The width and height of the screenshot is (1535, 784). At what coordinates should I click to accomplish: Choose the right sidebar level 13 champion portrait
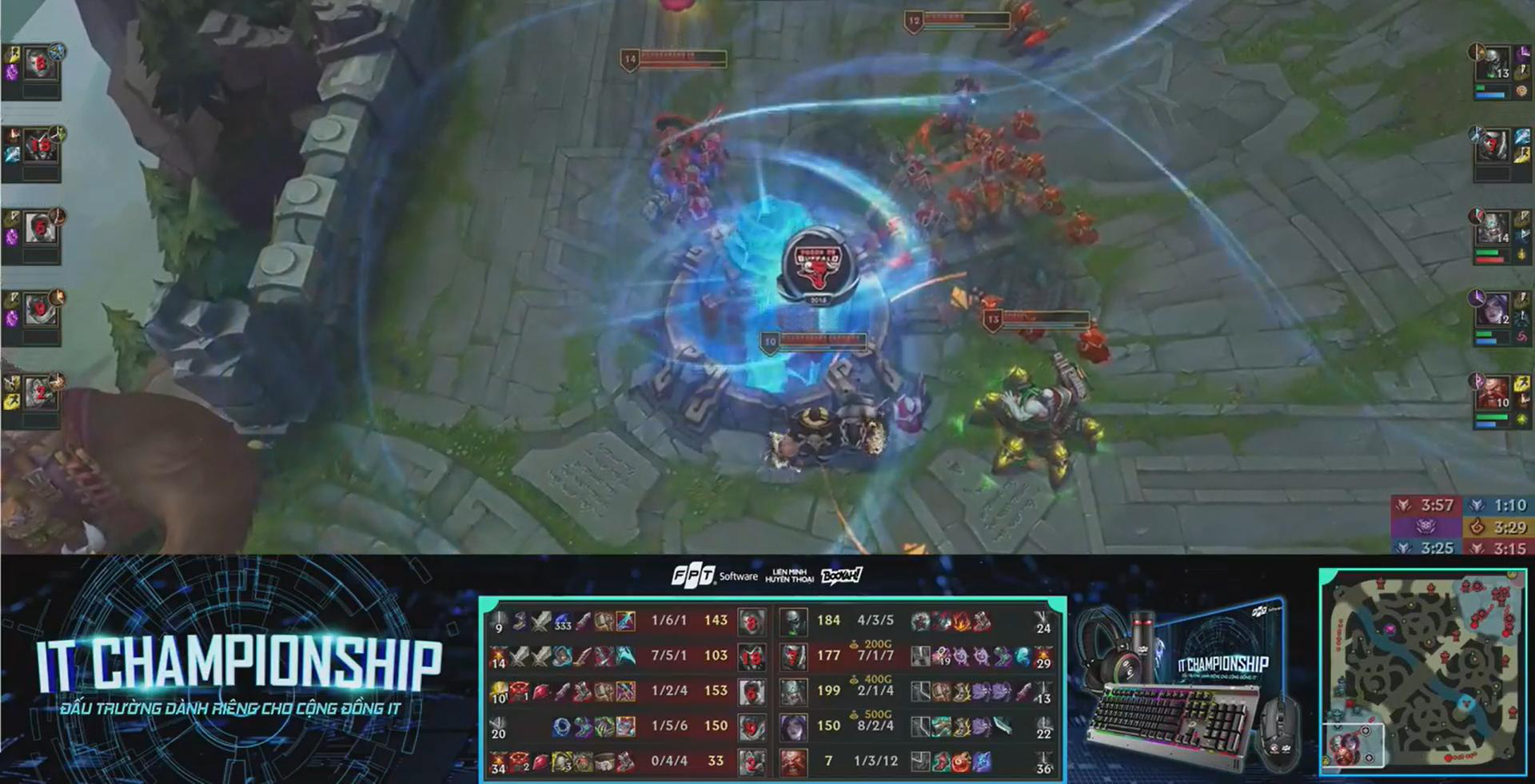pos(1493,62)
